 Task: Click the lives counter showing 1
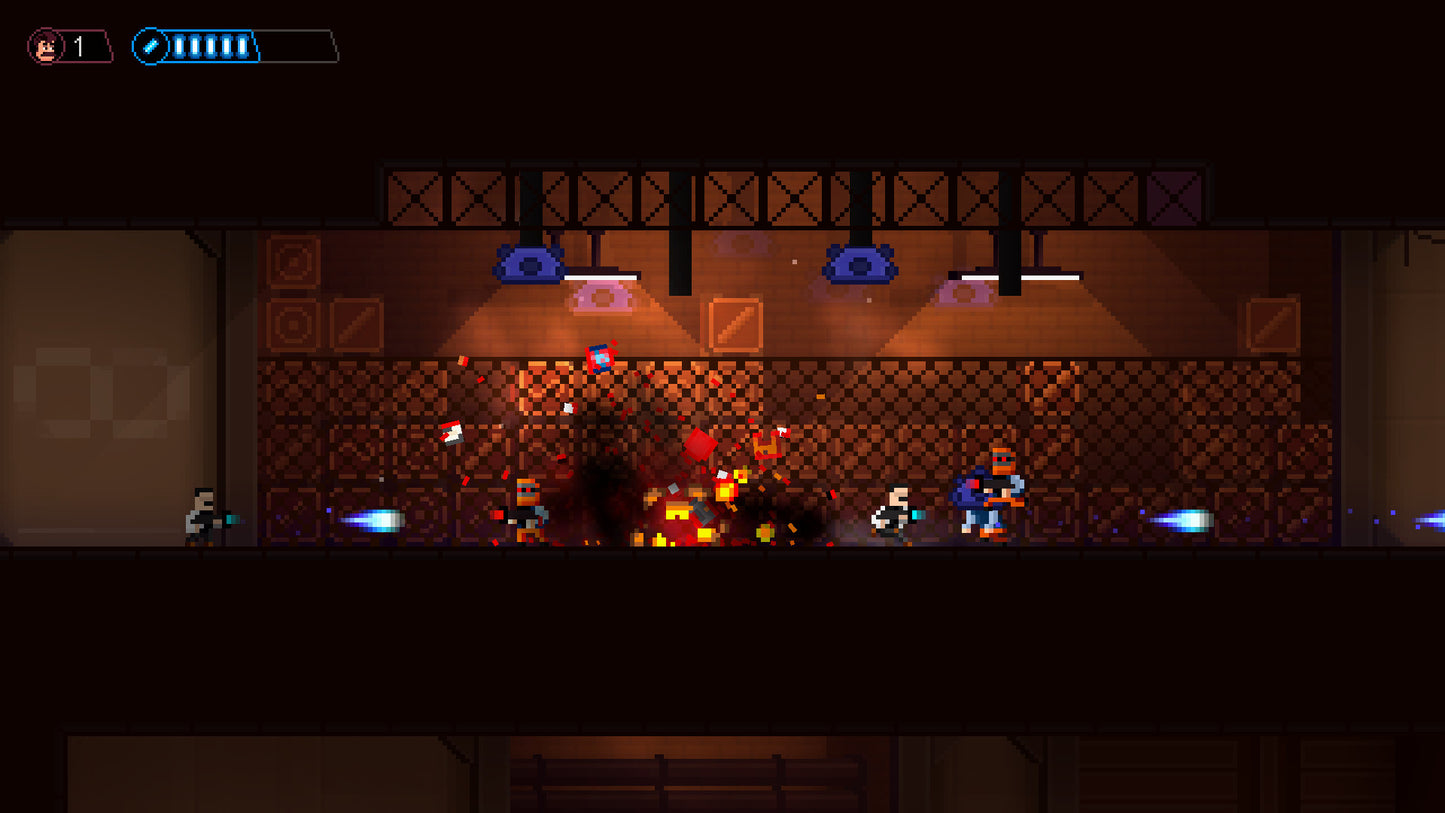pos(78,43)
